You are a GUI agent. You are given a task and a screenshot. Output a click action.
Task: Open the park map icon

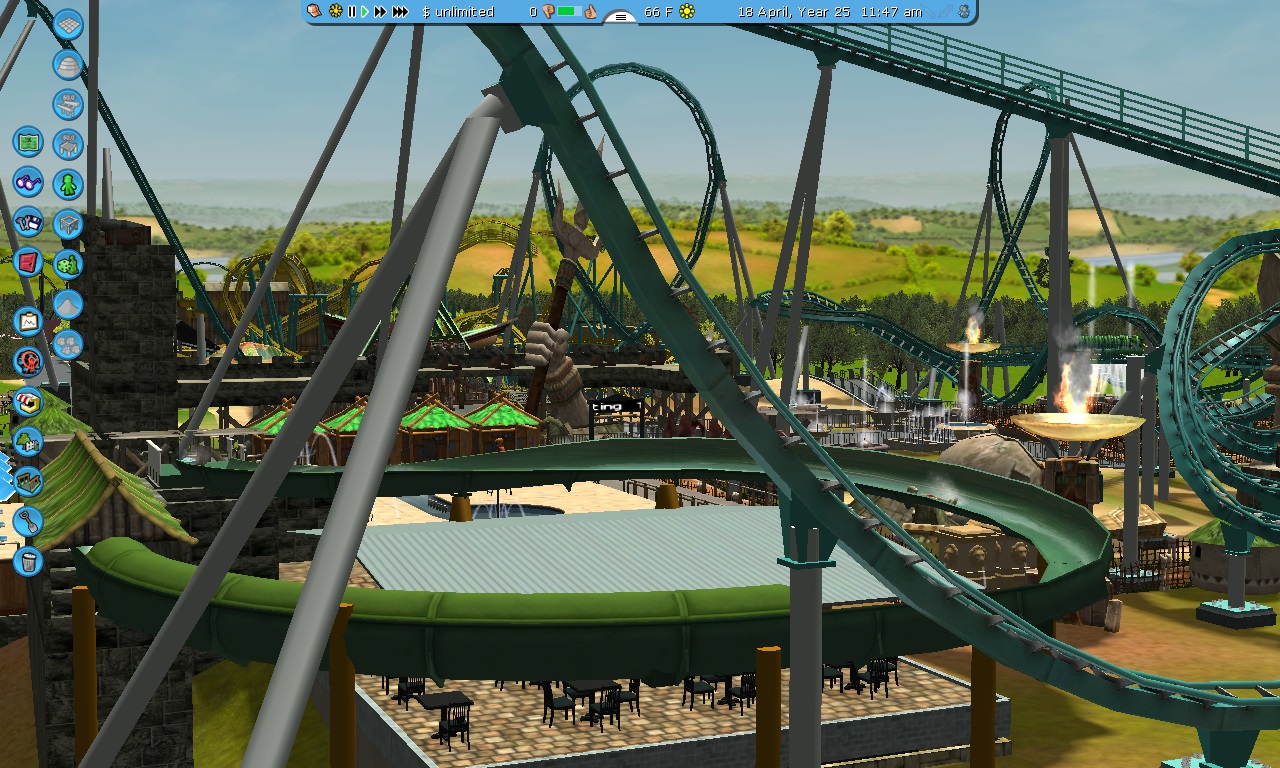28,141
